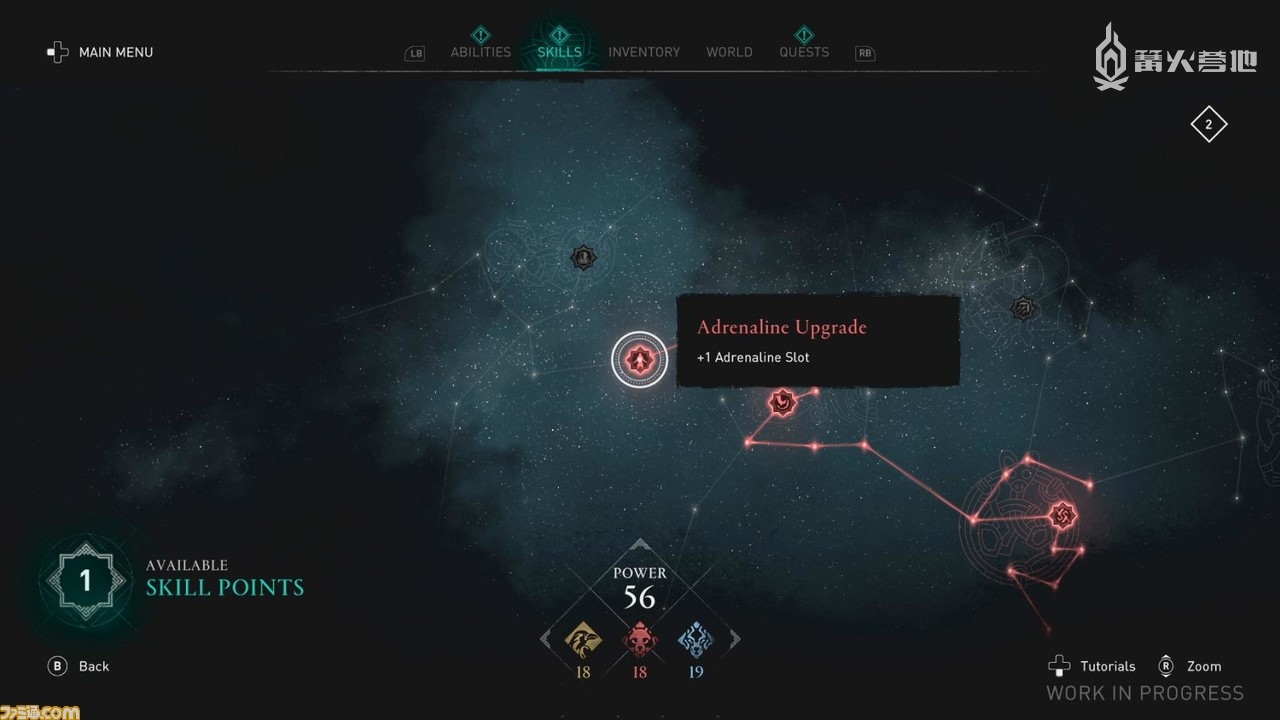Screen dimensions: 1280x720
Task: Open the Main Menu
Action: (x=100, y=52)
